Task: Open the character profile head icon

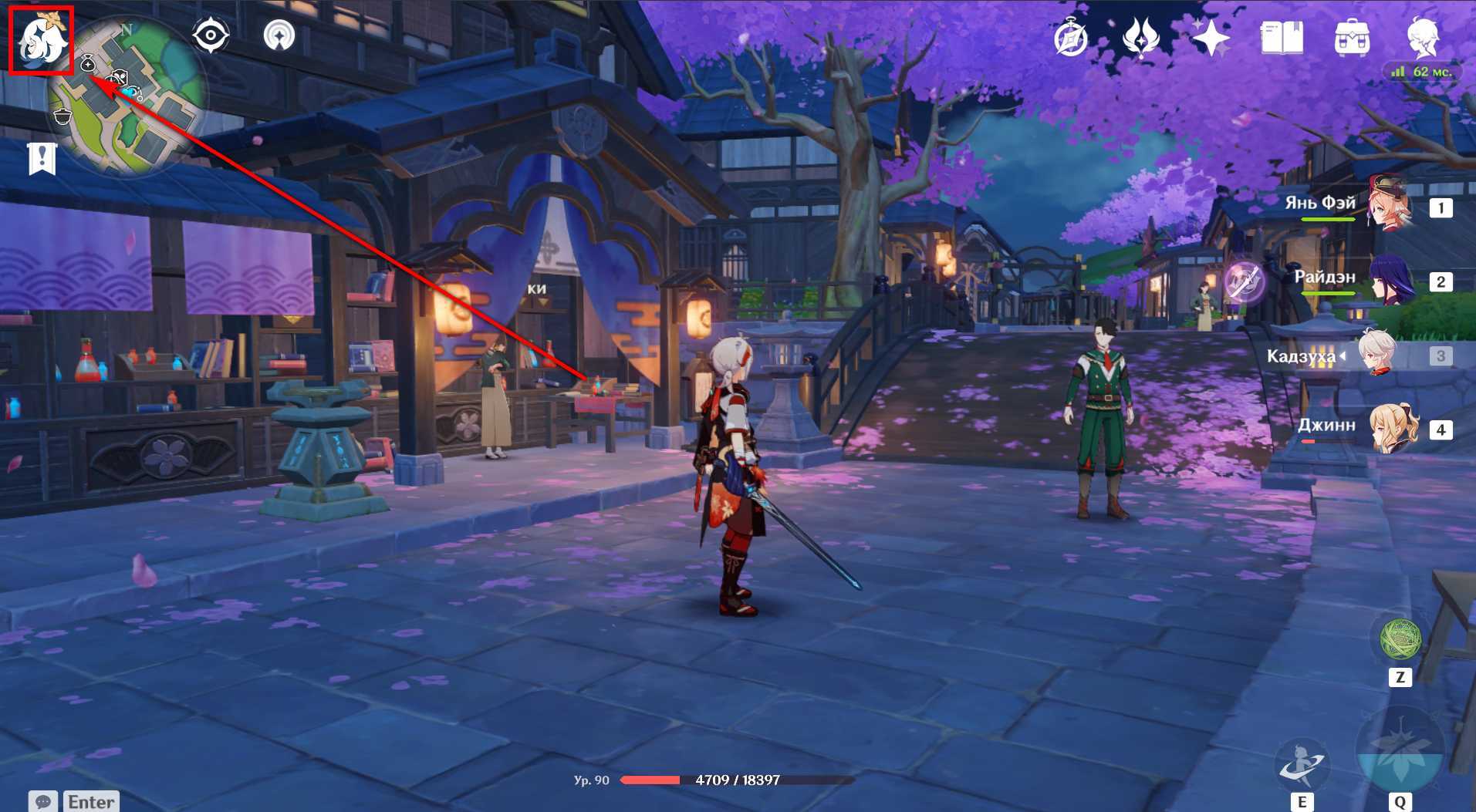Action: coord(1422,37)
